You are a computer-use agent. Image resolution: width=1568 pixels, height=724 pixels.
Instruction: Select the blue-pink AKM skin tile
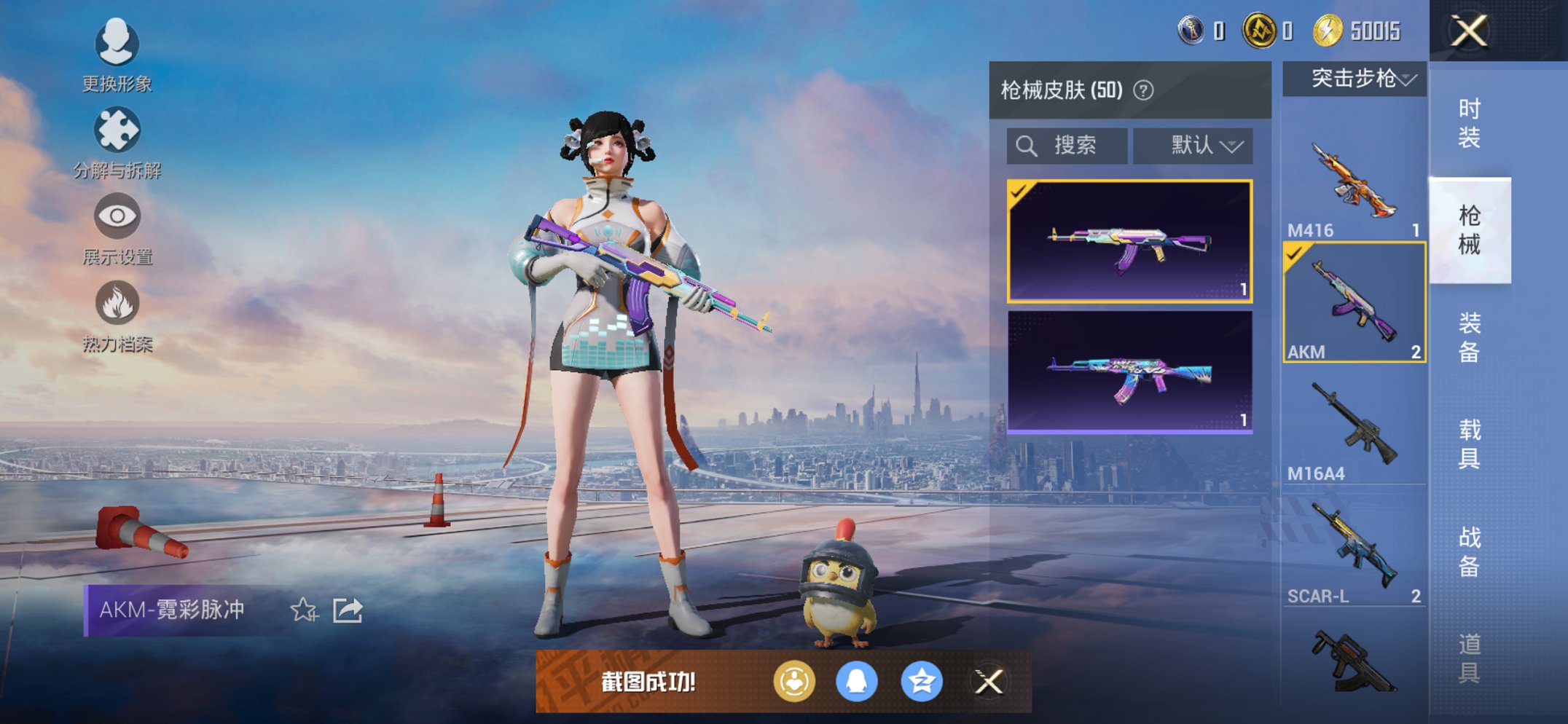coord(1129,371)
